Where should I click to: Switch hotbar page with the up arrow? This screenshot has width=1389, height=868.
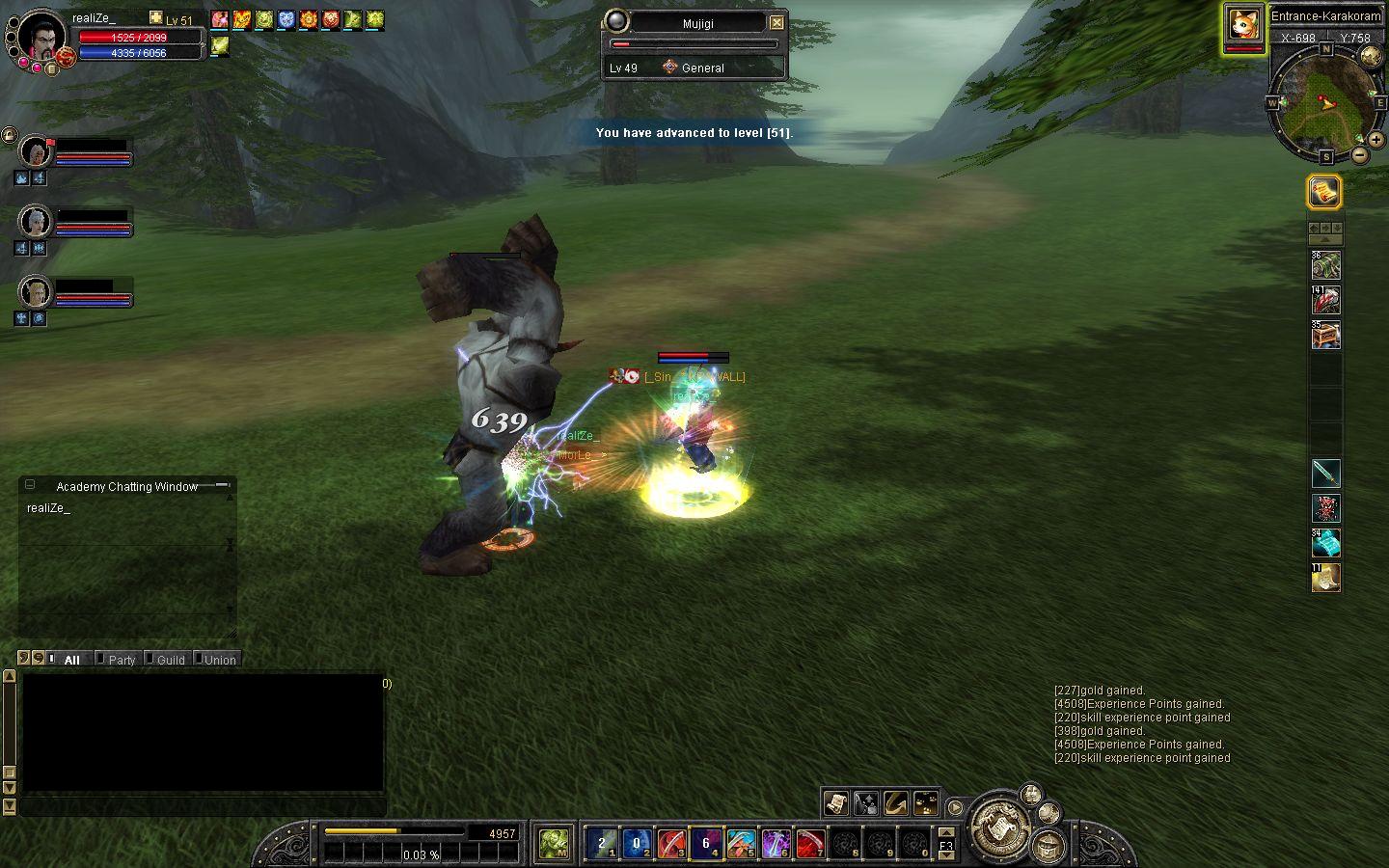pos(946,832)
